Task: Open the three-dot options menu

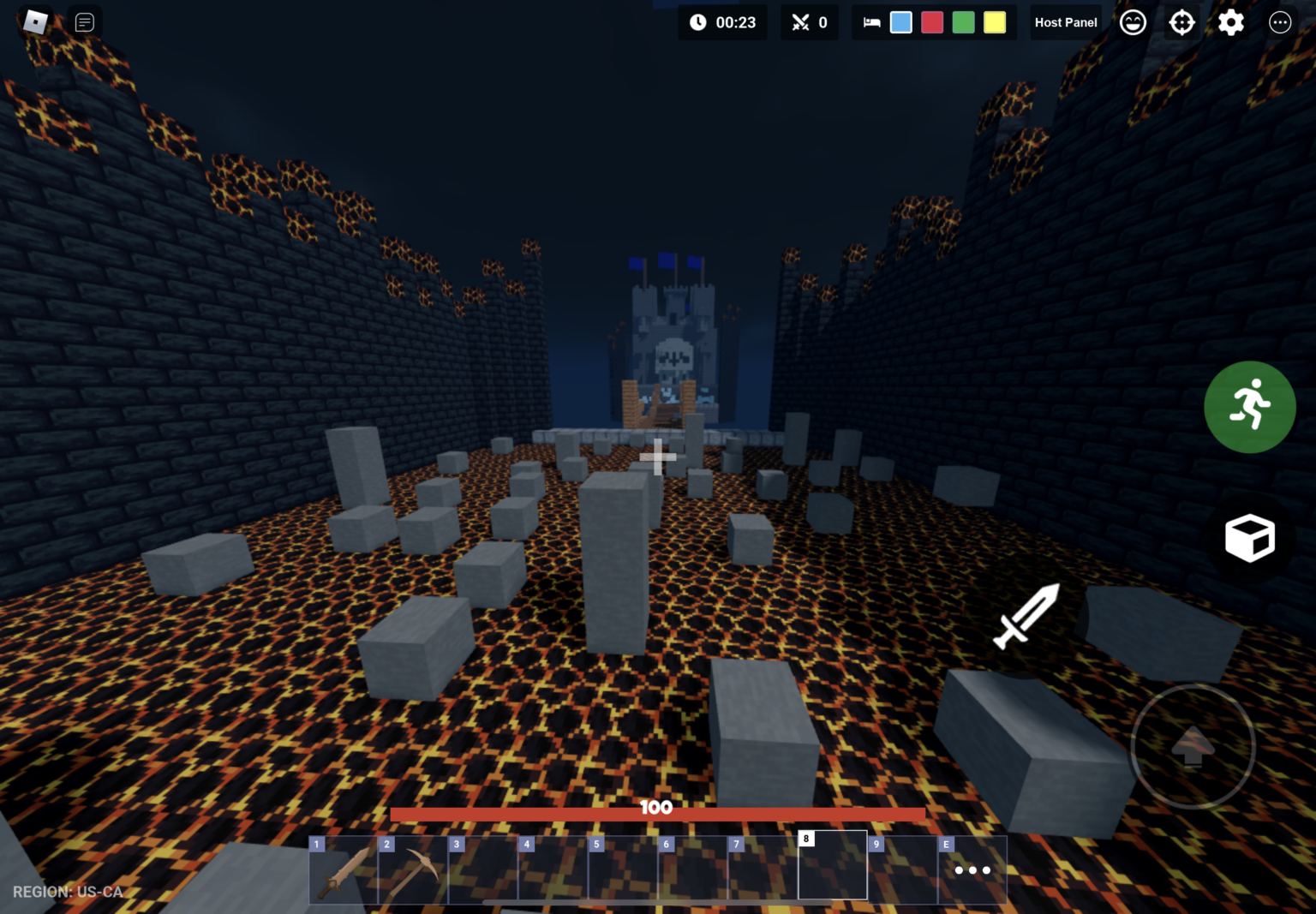Action: tap(1279, 22)
